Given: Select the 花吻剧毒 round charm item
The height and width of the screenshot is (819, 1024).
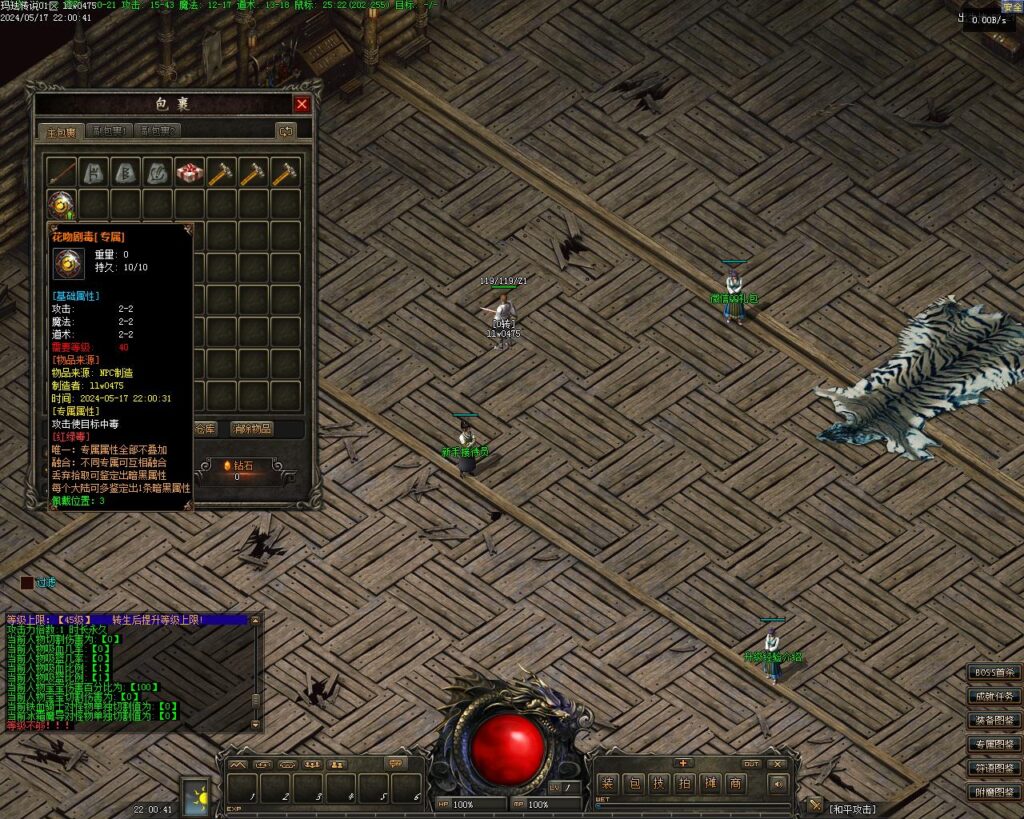Looking at the screenshot, I should click(62, 204).
